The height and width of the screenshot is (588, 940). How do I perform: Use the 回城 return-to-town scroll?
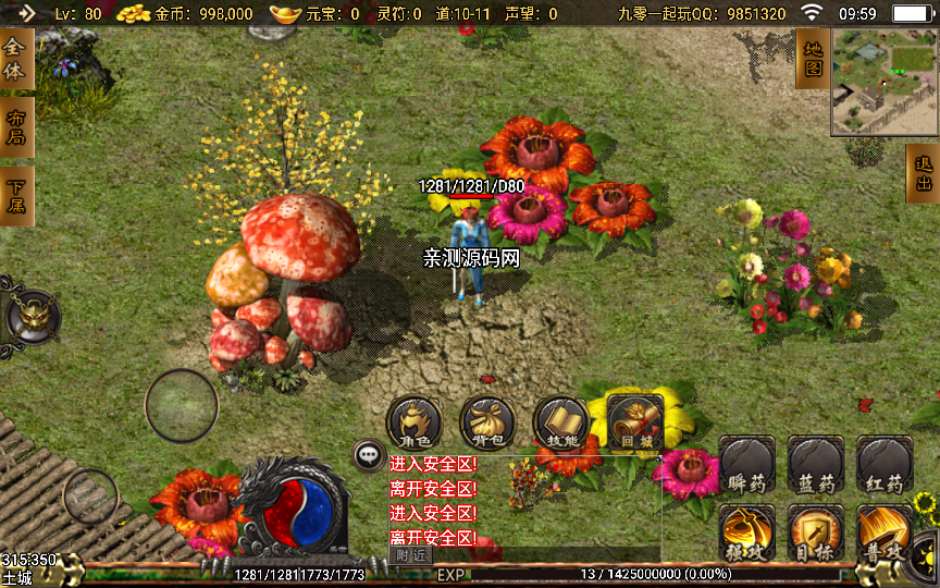(634, 423)
